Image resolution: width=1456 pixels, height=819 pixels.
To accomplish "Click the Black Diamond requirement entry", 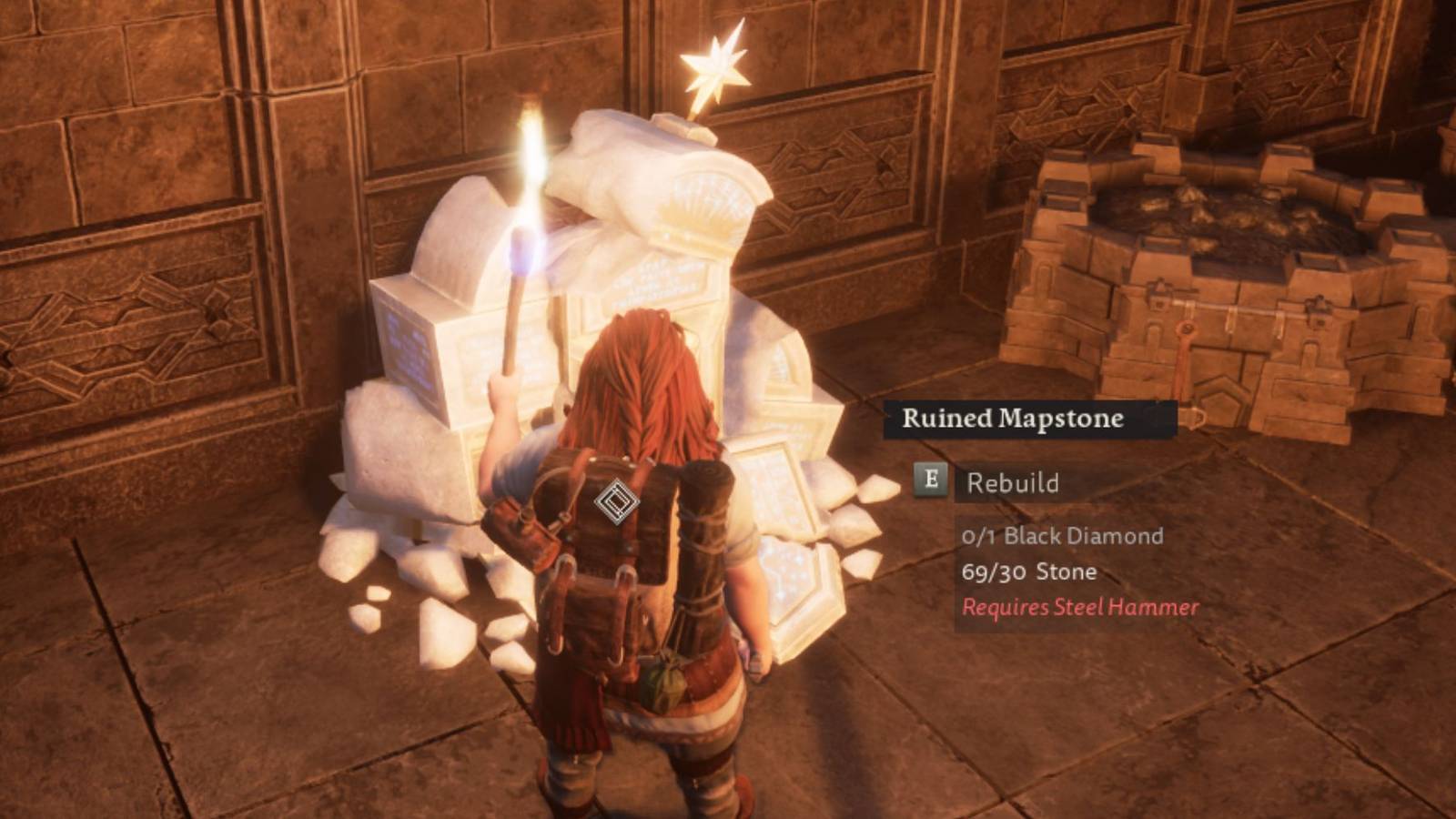I will 1063,536.
